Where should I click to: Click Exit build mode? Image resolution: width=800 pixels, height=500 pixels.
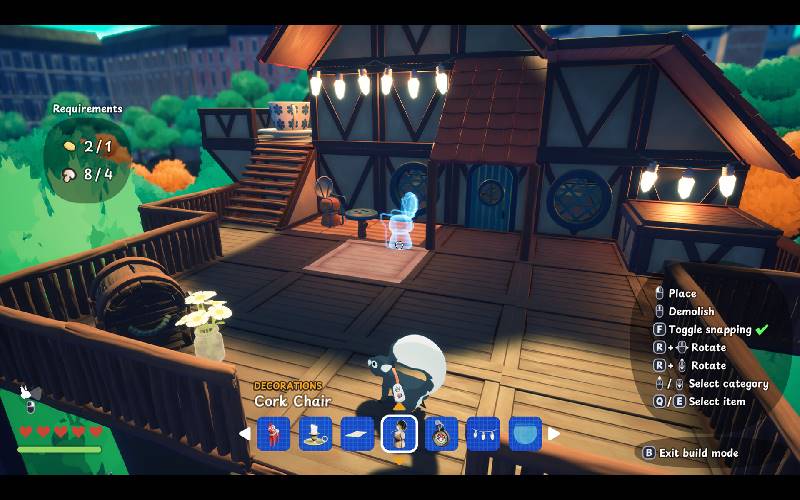pyautogui.click(x=697, y=453)
